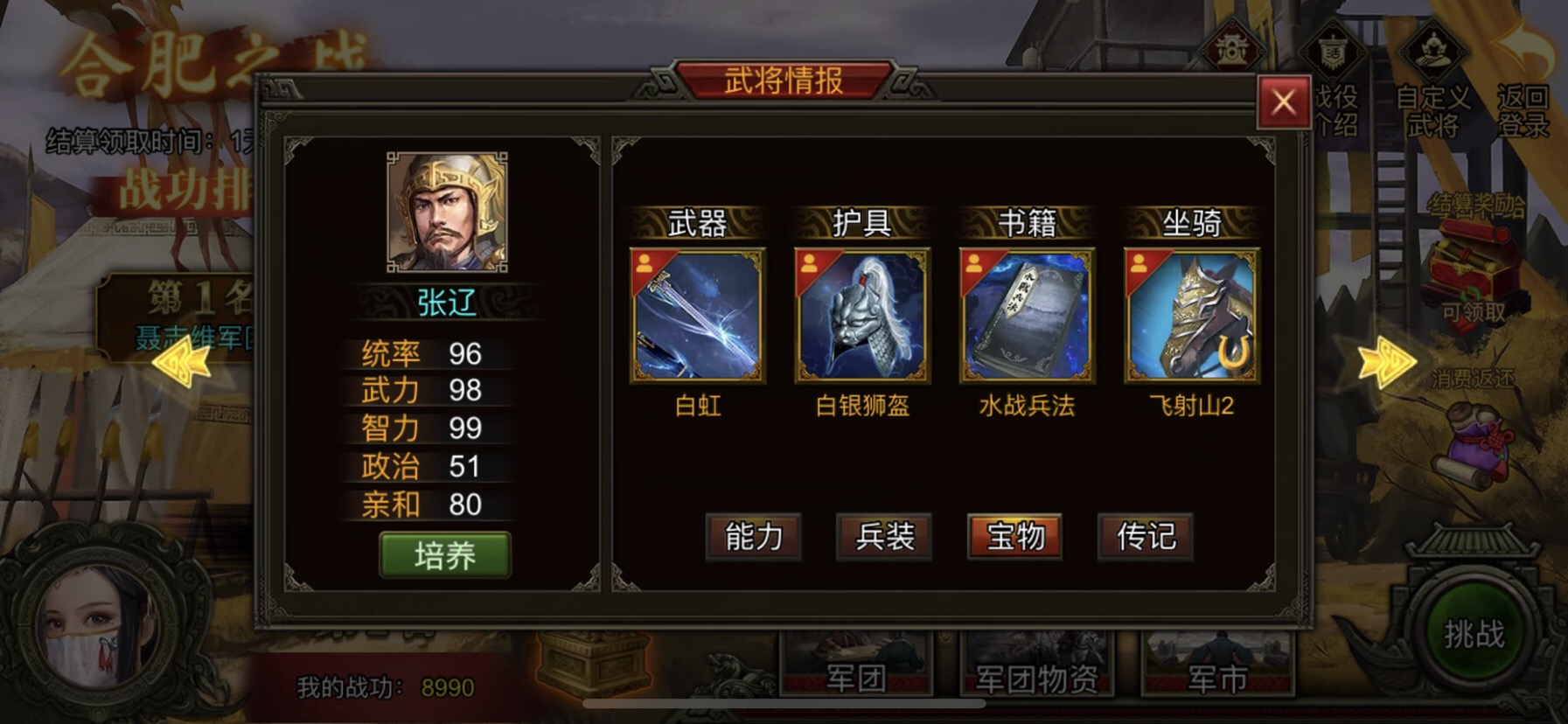Toggle the 宝物 treasure tab
The image size is (1568, 724).
[1014, 539]
